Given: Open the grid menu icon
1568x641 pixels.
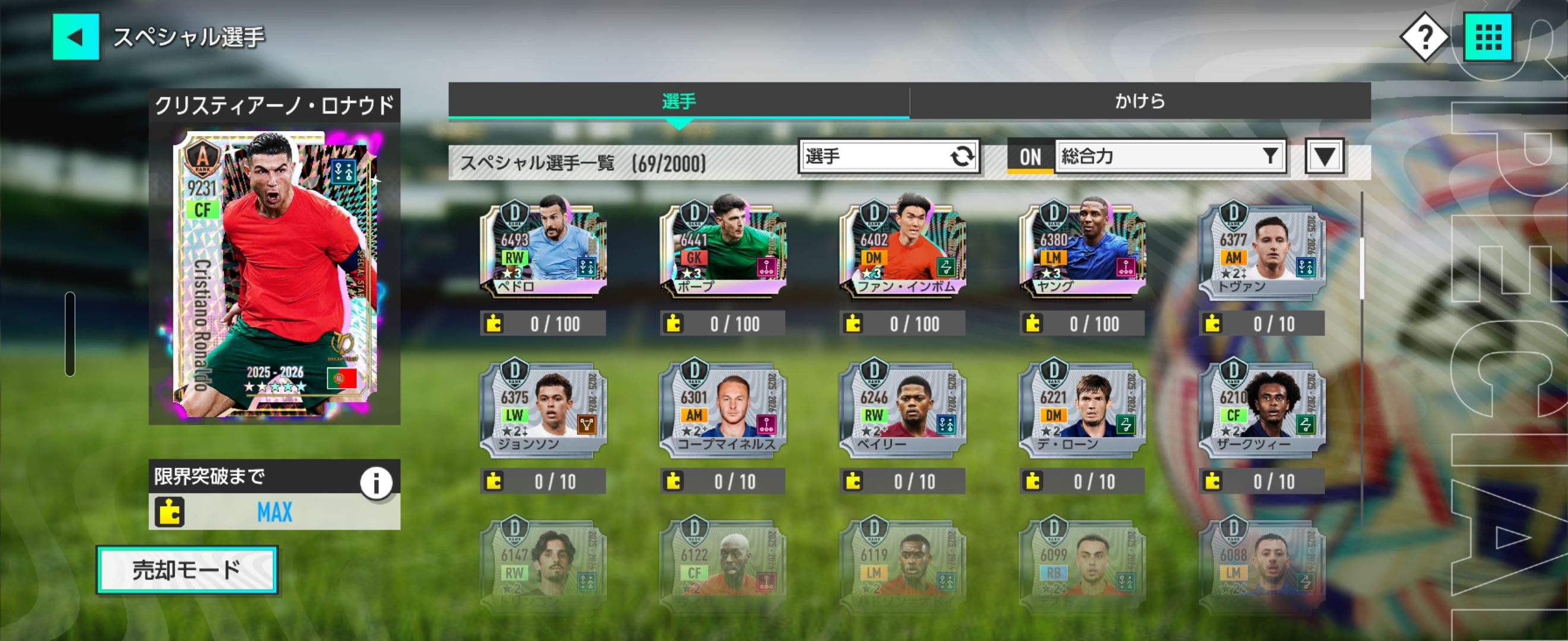Looking at the screenshot, I should pos(1488,38).
